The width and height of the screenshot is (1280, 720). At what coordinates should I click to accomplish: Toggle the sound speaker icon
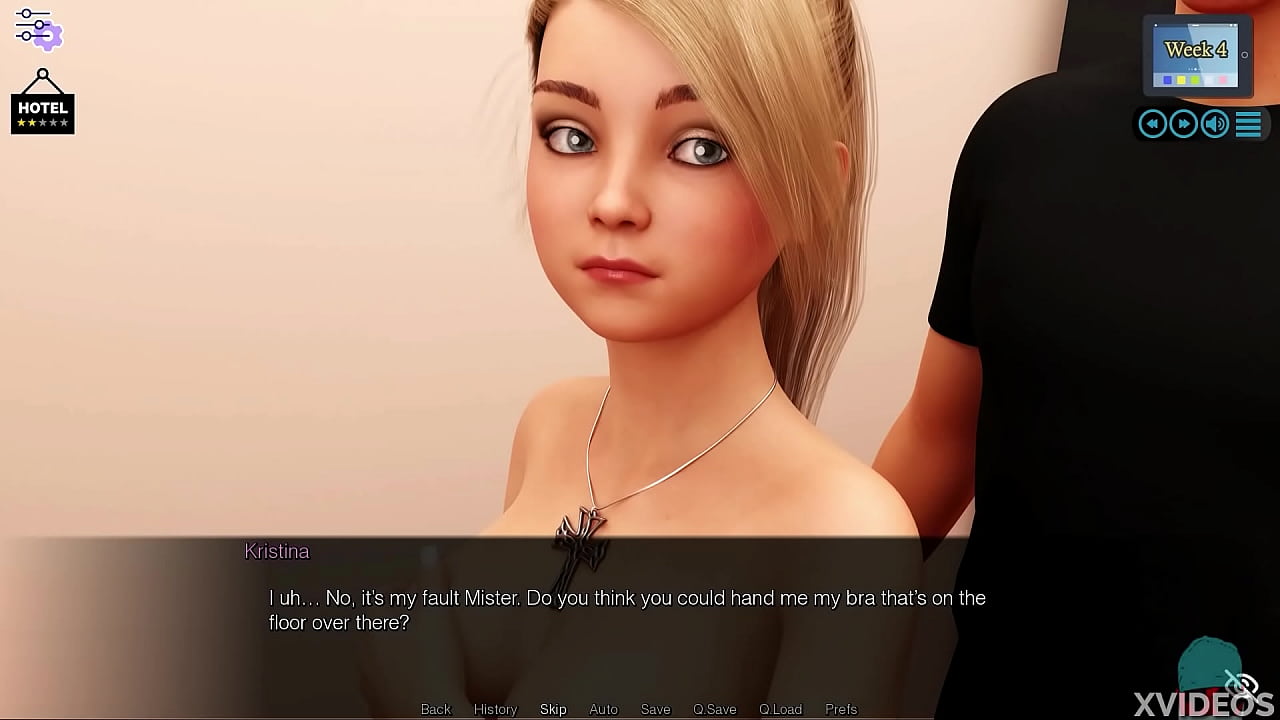(1215, 124)
